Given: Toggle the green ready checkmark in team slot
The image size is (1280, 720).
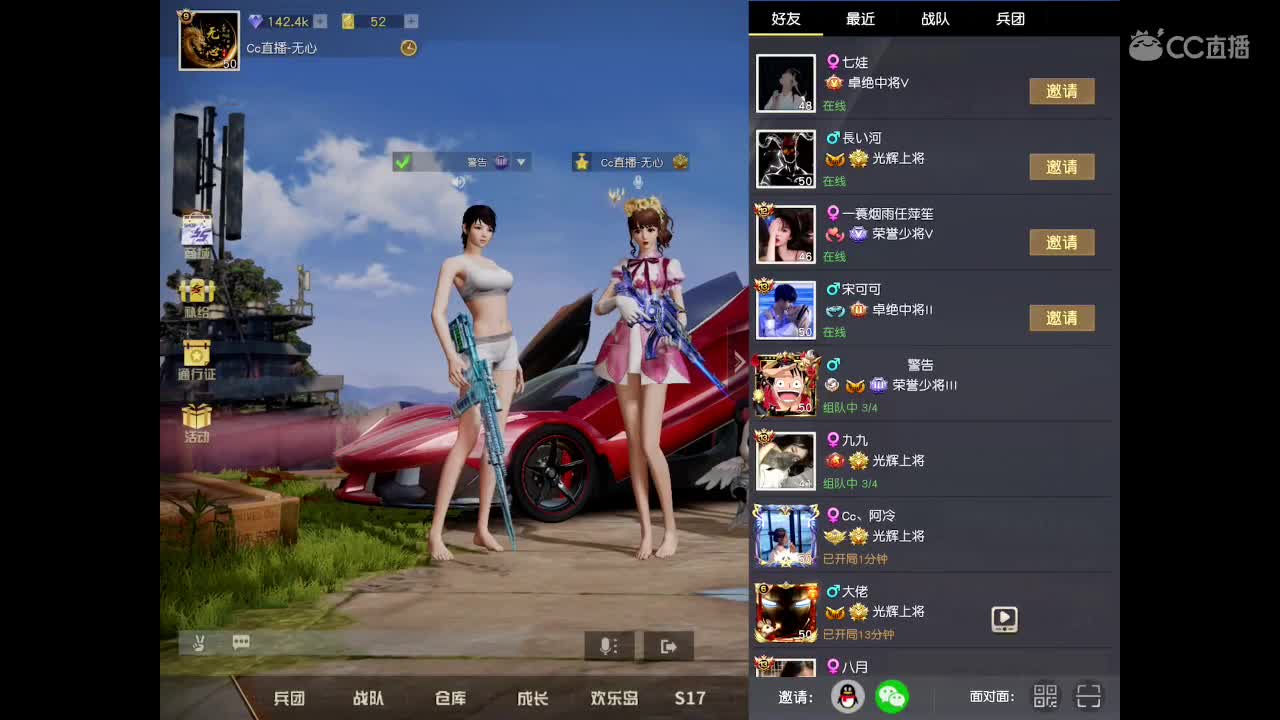Looking at the screenshot, I should pyautogui.click(x=402, y=161).
